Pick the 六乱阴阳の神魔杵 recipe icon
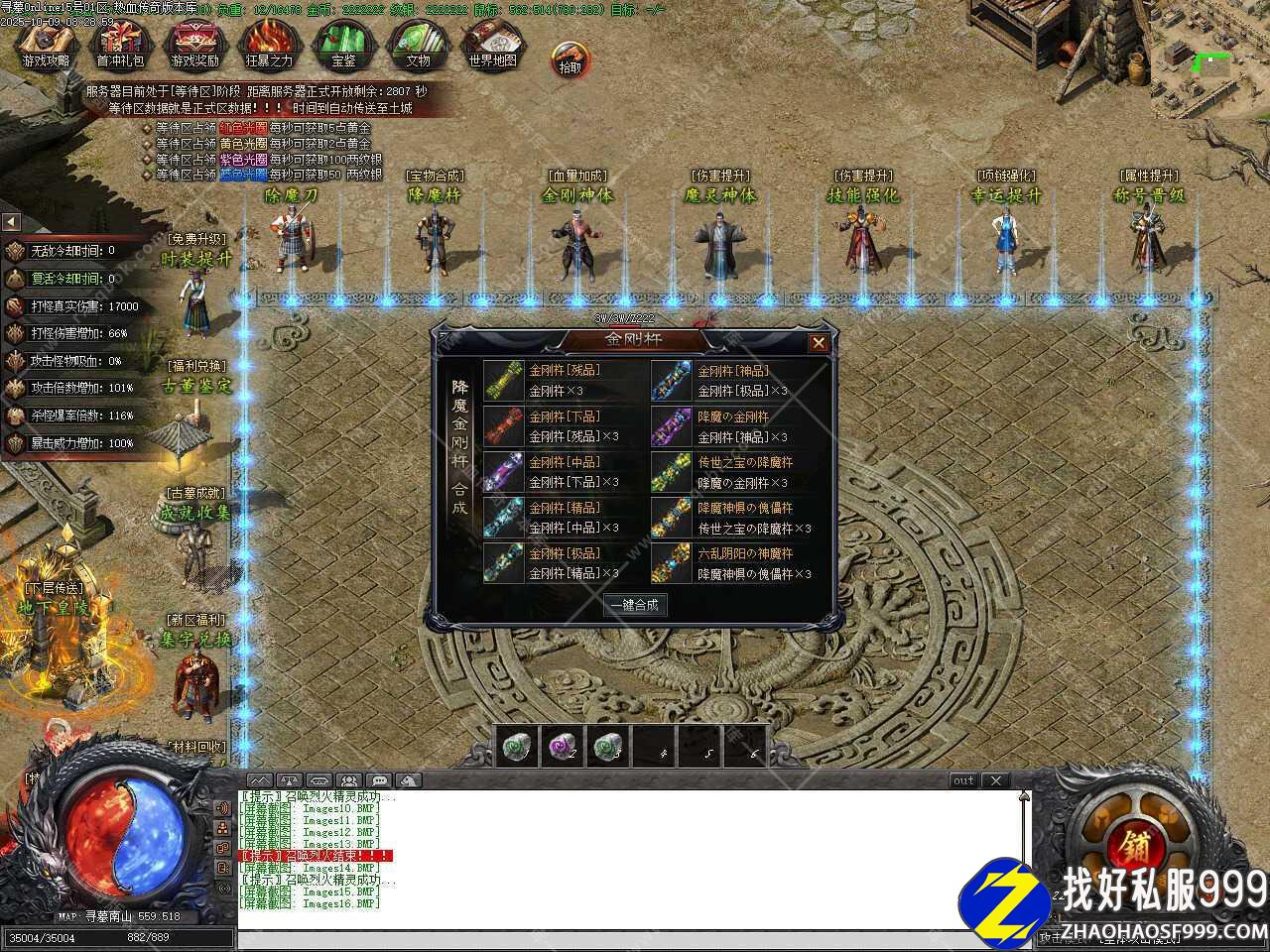Viewport: 1270px width, 952px height. (671, 563)
